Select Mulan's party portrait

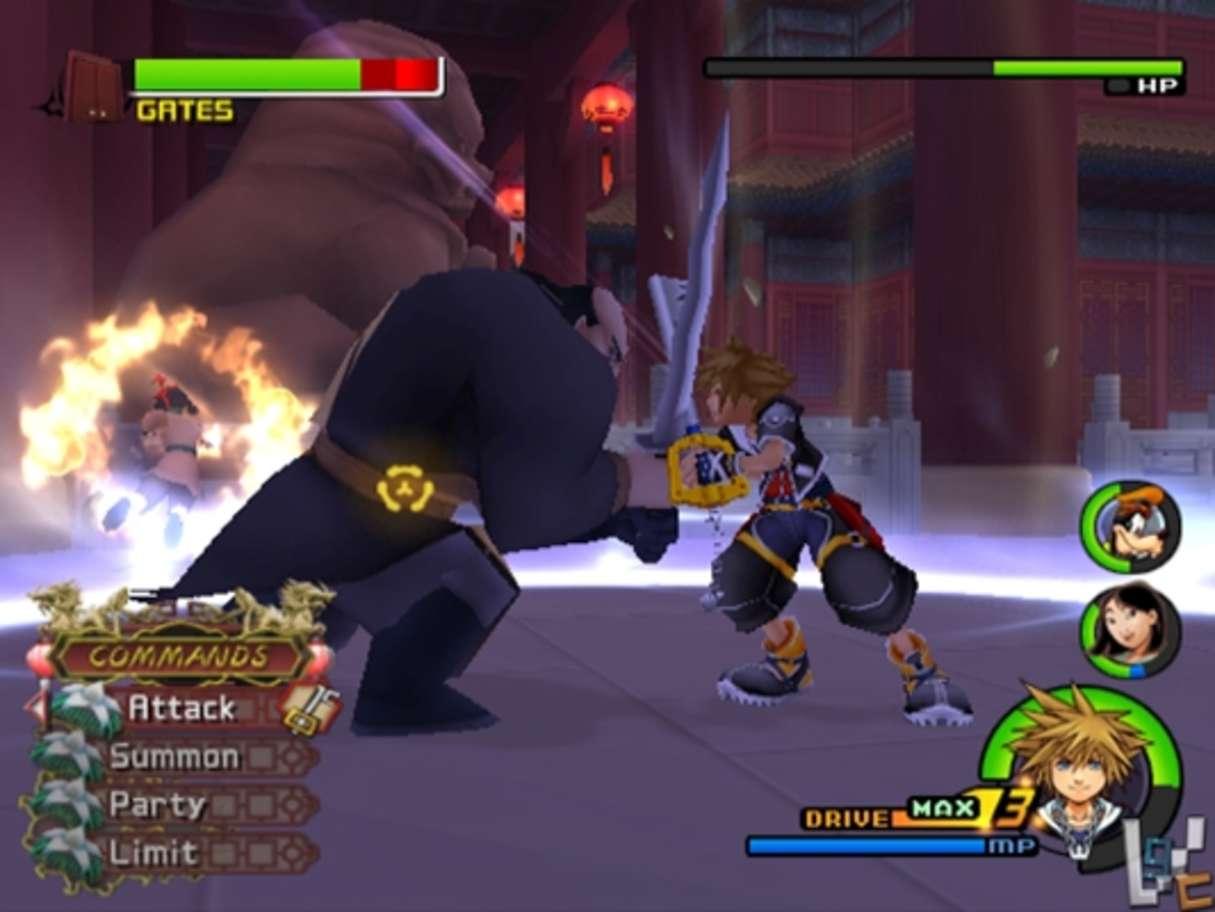(x=1130, y=630)
